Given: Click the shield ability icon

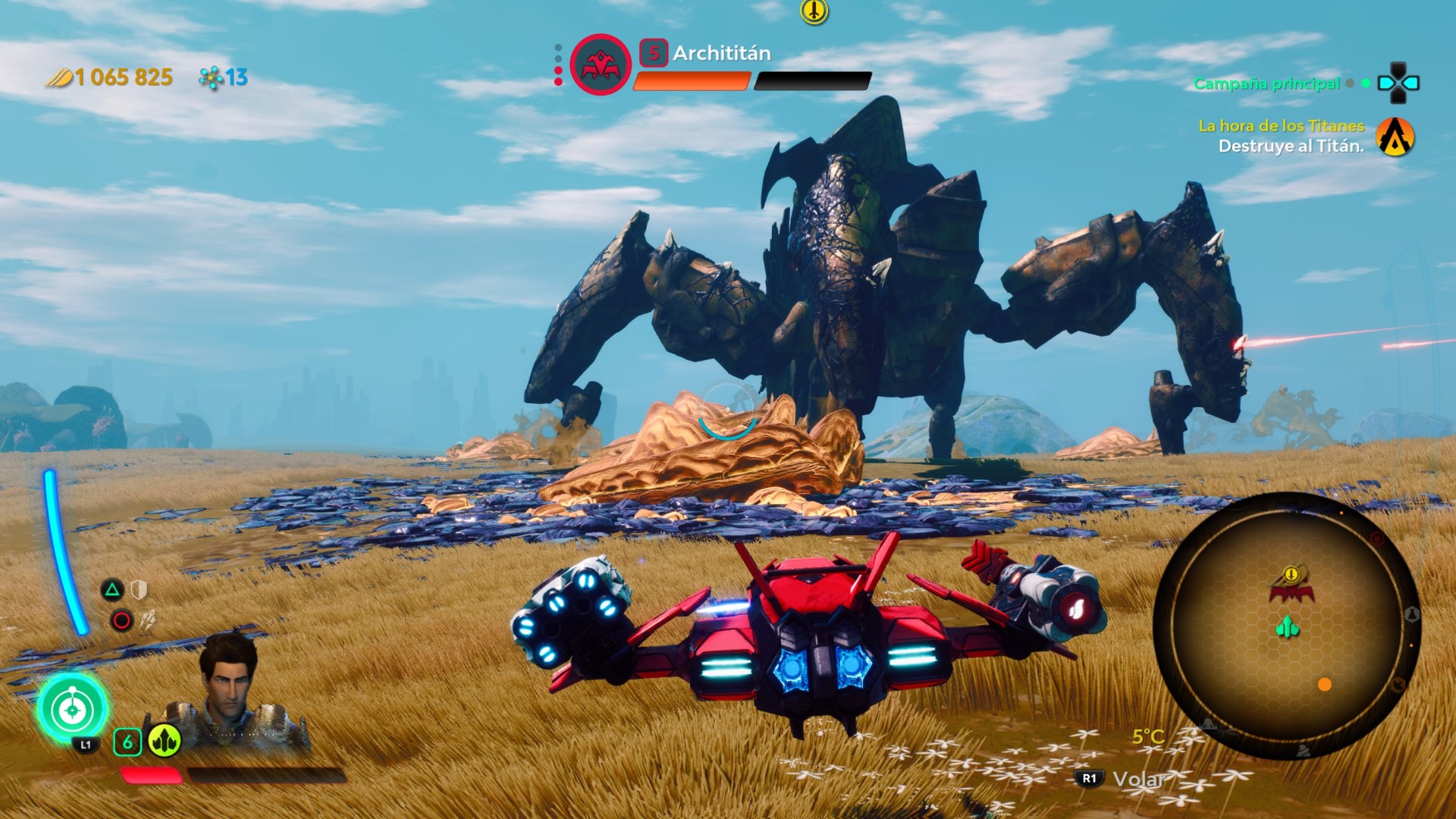Looking at the screenshot, I should click(139, 589).
